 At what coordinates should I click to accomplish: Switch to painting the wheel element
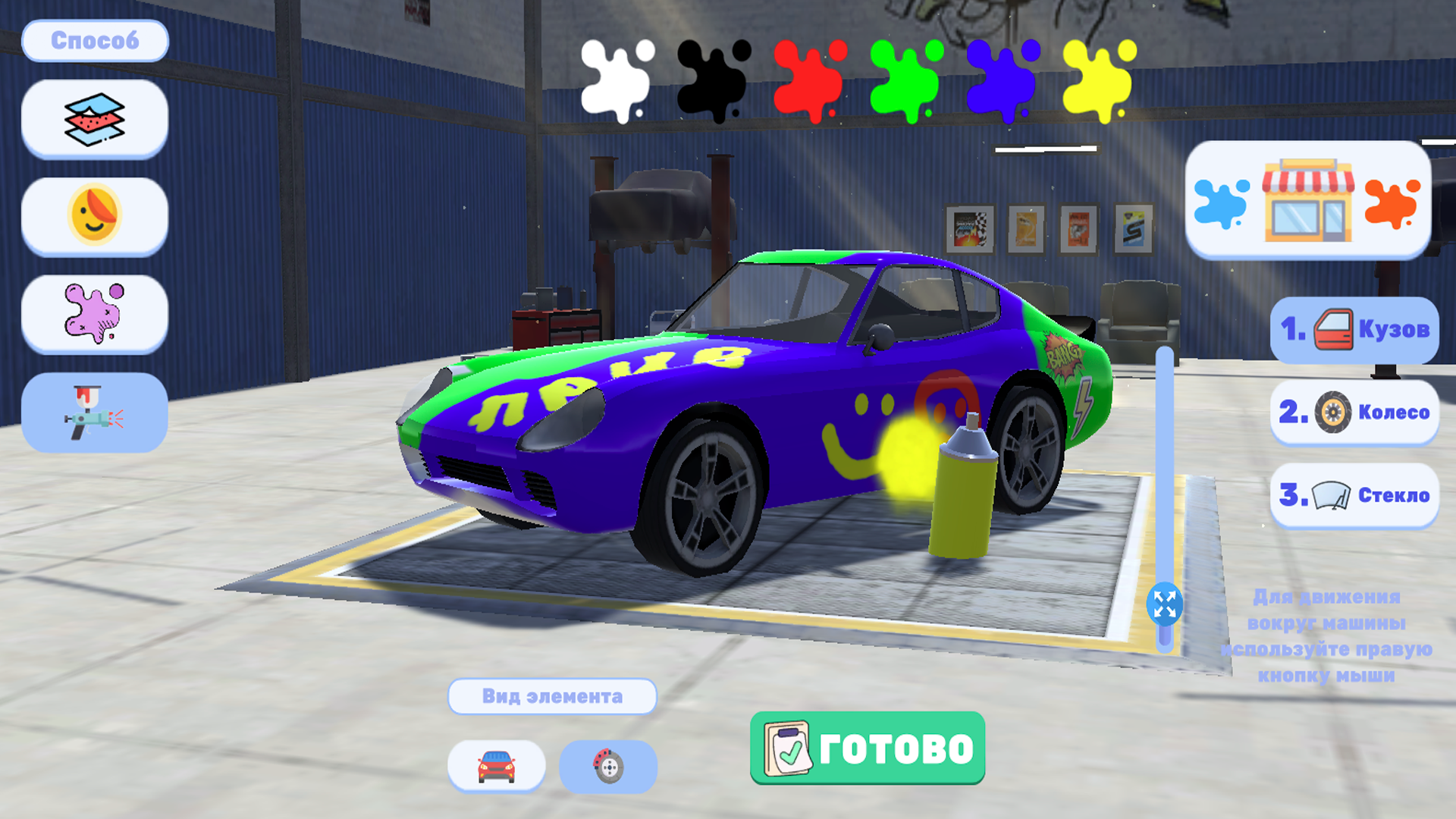click(606, 767)
